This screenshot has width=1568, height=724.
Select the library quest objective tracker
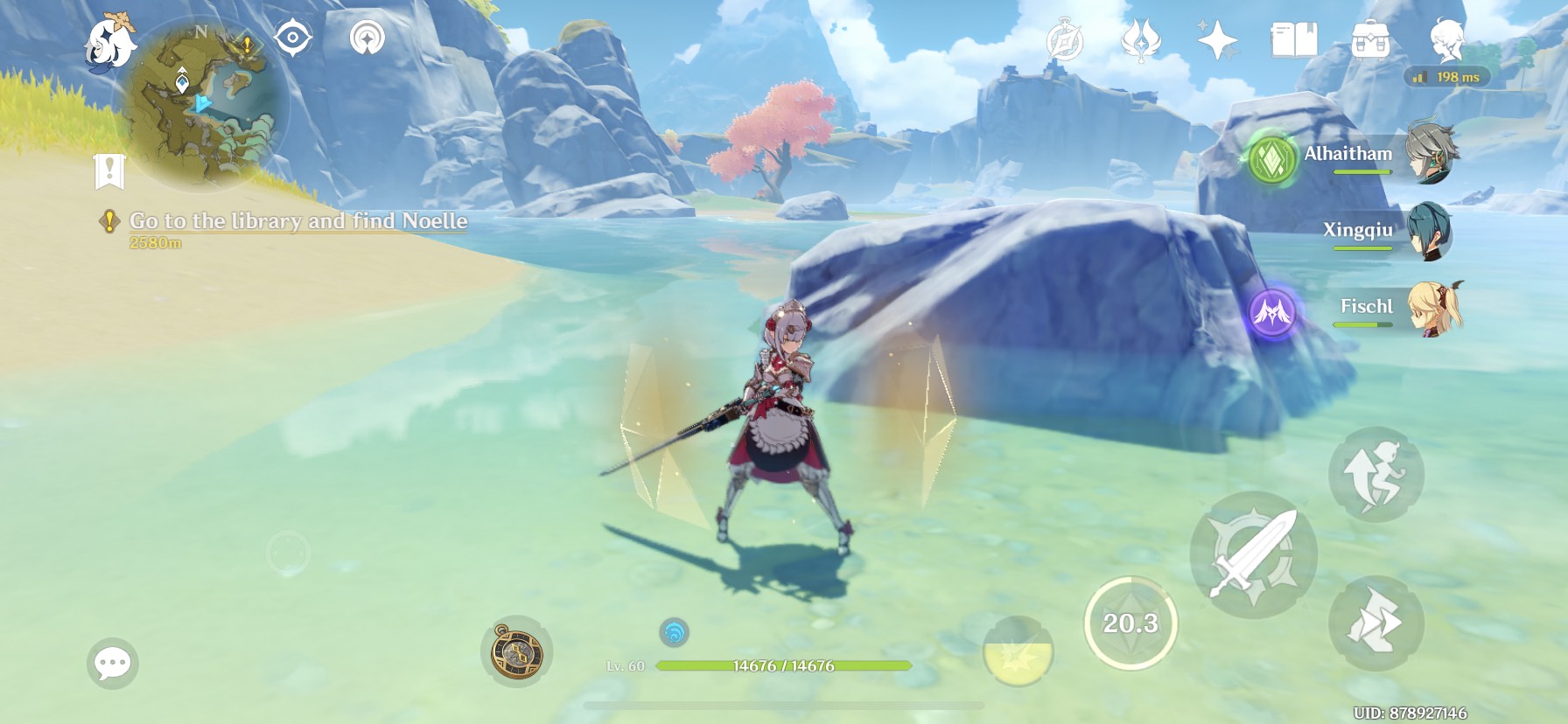[297, 221]
